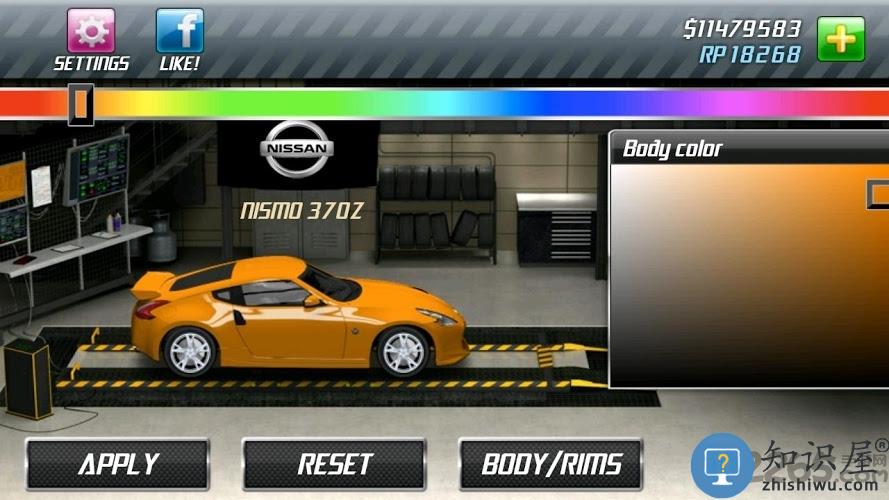
Task: Switch using the Body/Rims button
Action: 551,464
